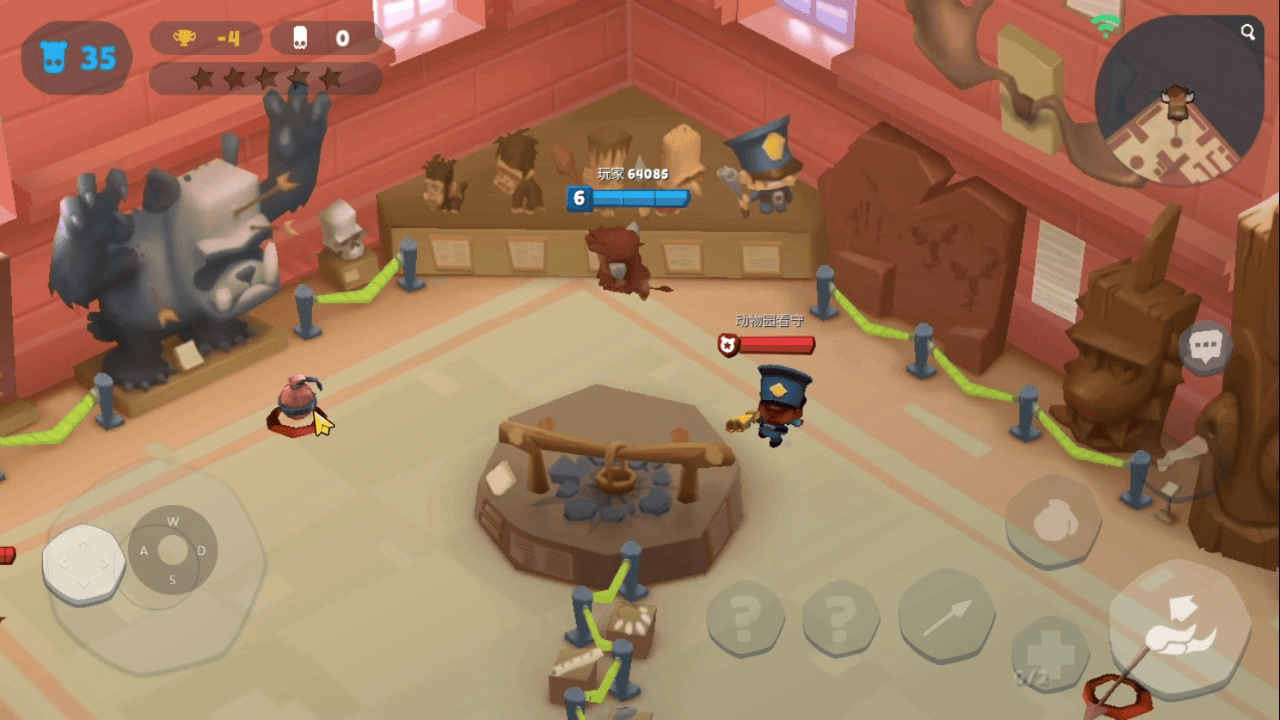
Task: Tap the magnifier icon on the minimap
Action: tap(1248, 32)
